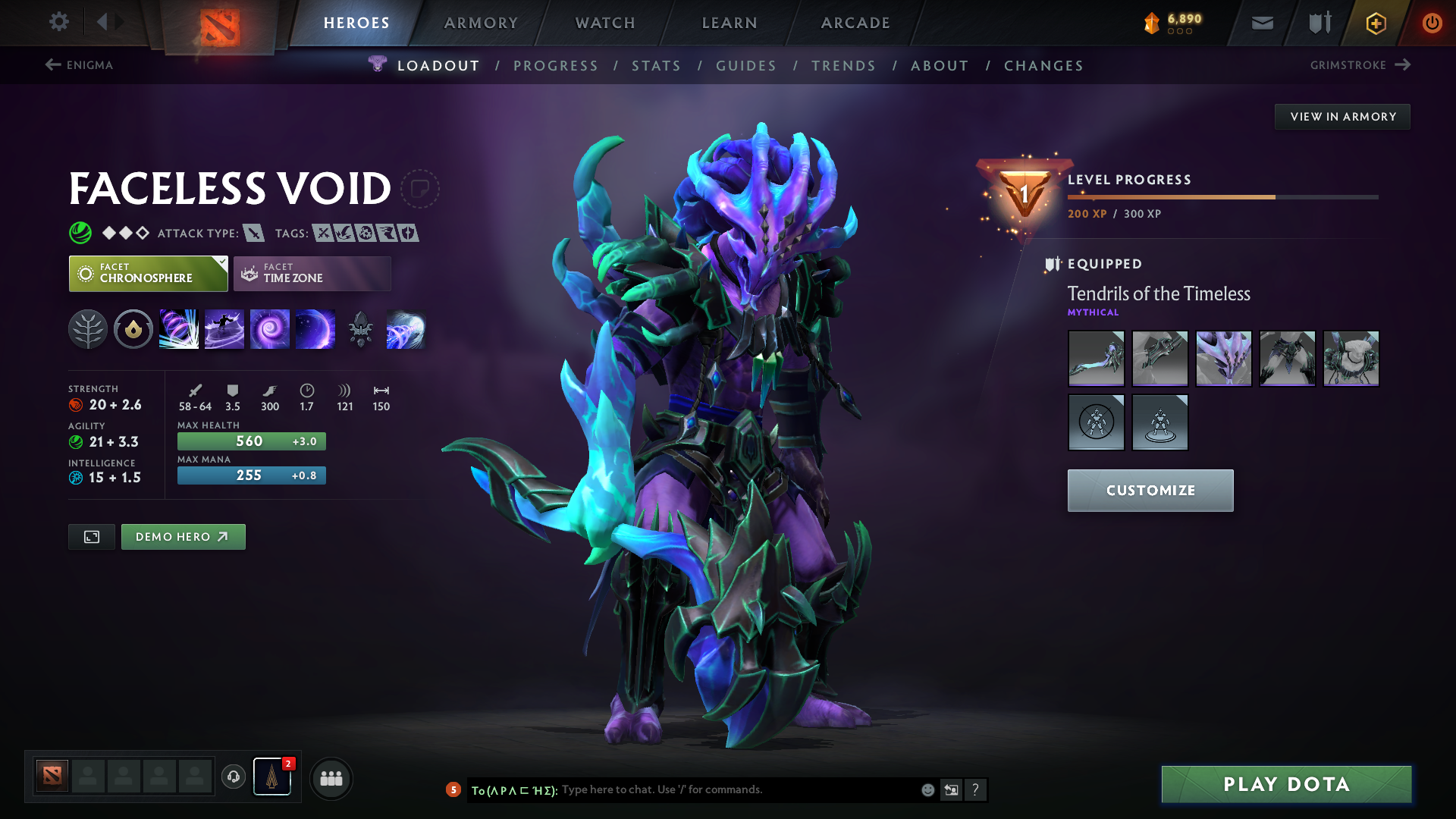Open the hero talent tree icon
Screen dimensions: 1456x819
pos(89,329)
